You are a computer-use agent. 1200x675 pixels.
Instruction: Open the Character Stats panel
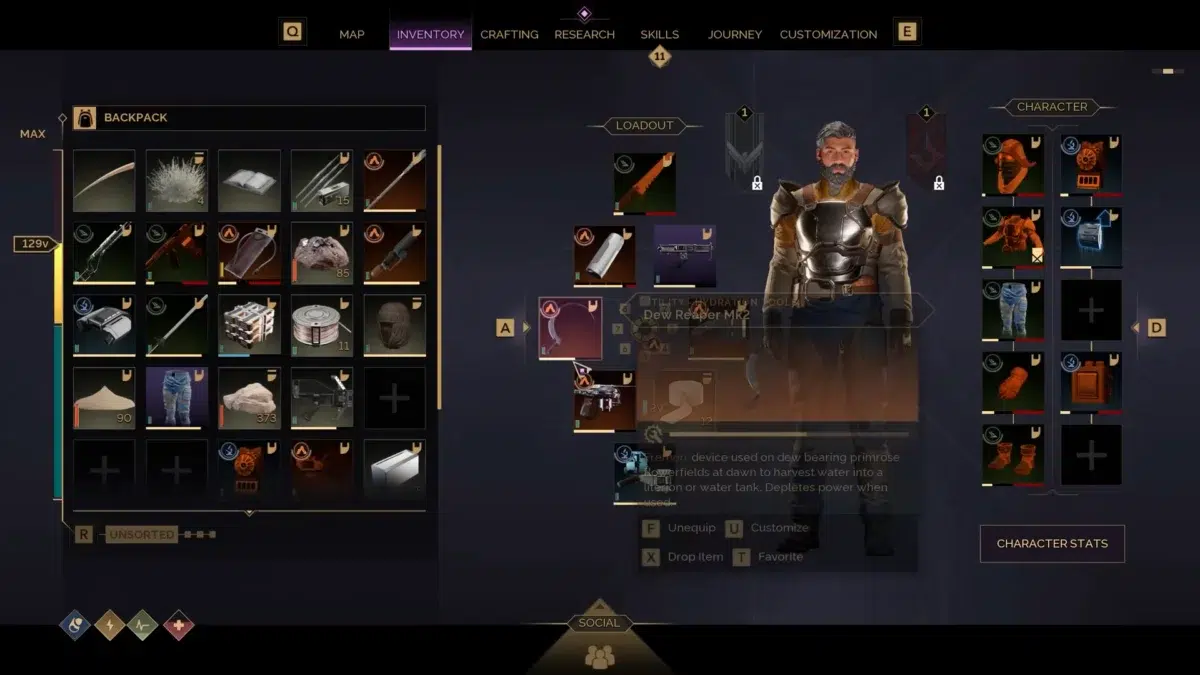pyautogui.click(x=1052, y=544)
